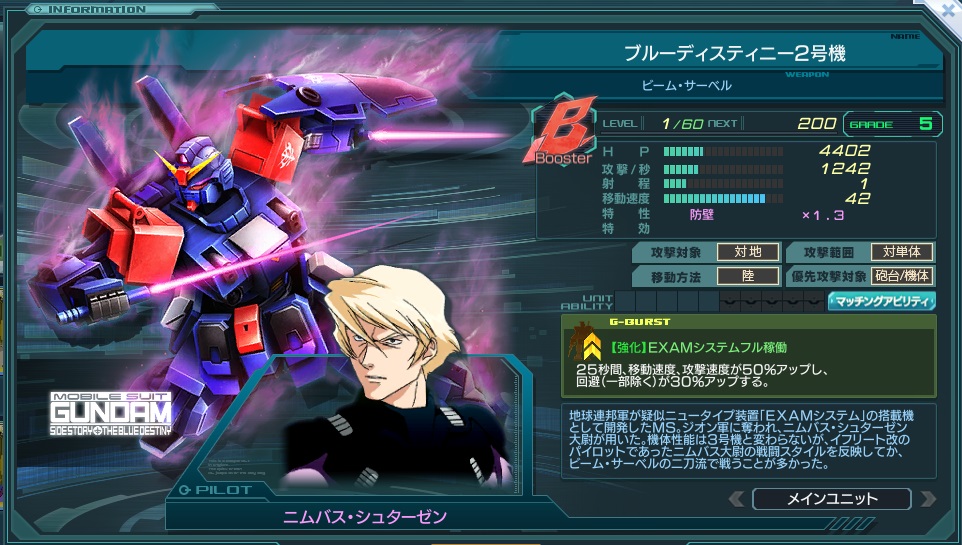Select the メインユニット main unit button
Viewport: 962px width, 545px height.
[831, 499]
